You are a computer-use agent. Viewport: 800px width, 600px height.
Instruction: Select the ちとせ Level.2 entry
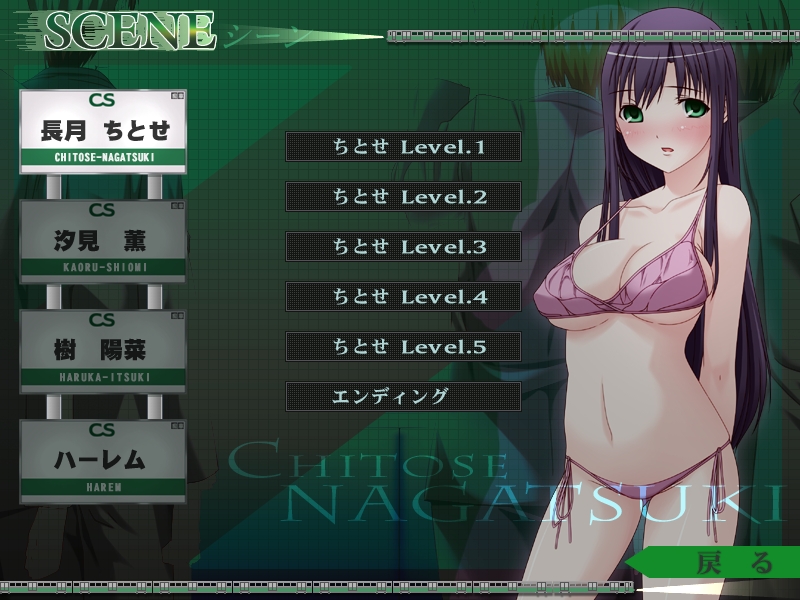[403, 197]
